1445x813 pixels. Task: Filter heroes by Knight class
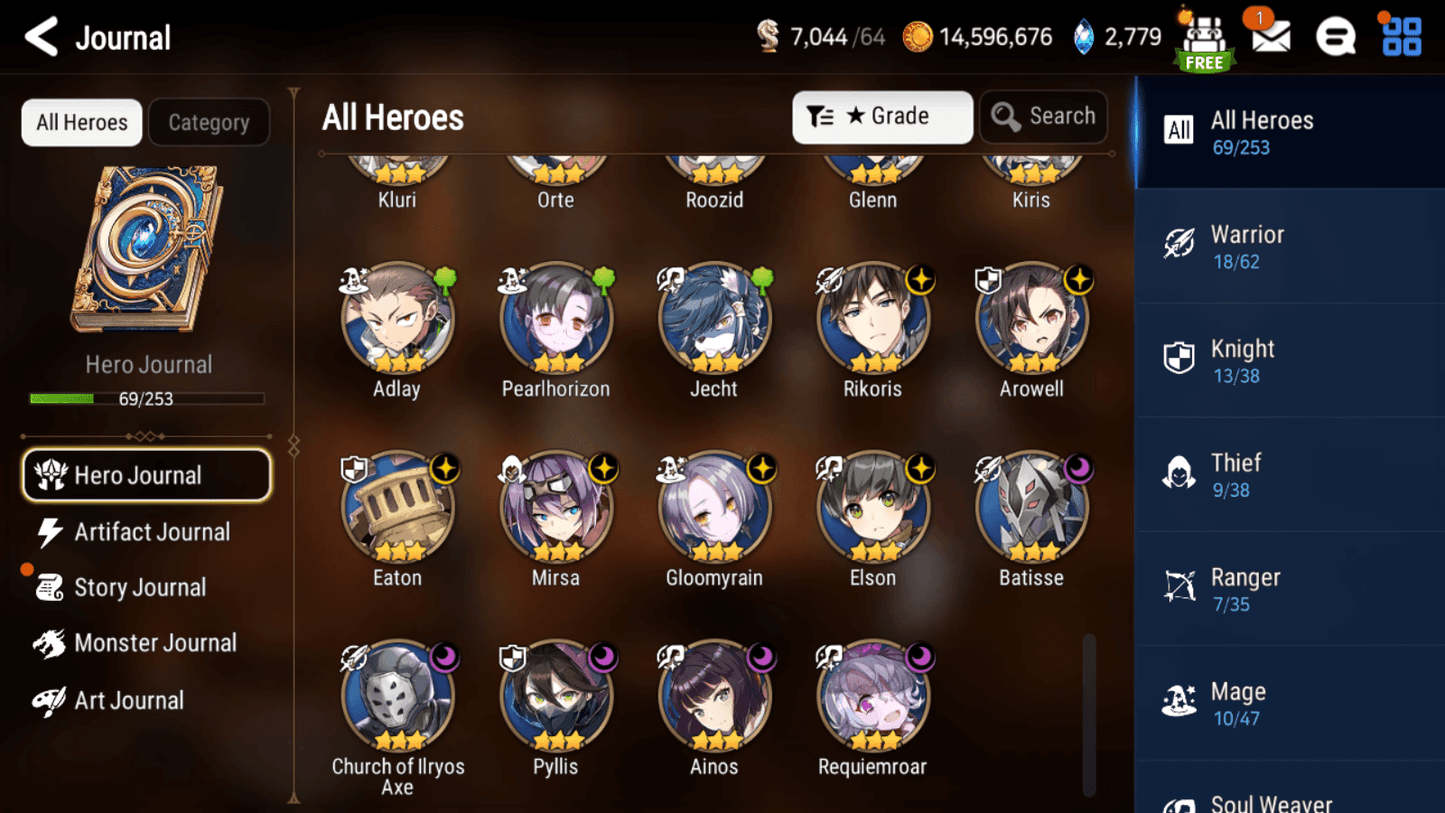tap(1289, 361)
